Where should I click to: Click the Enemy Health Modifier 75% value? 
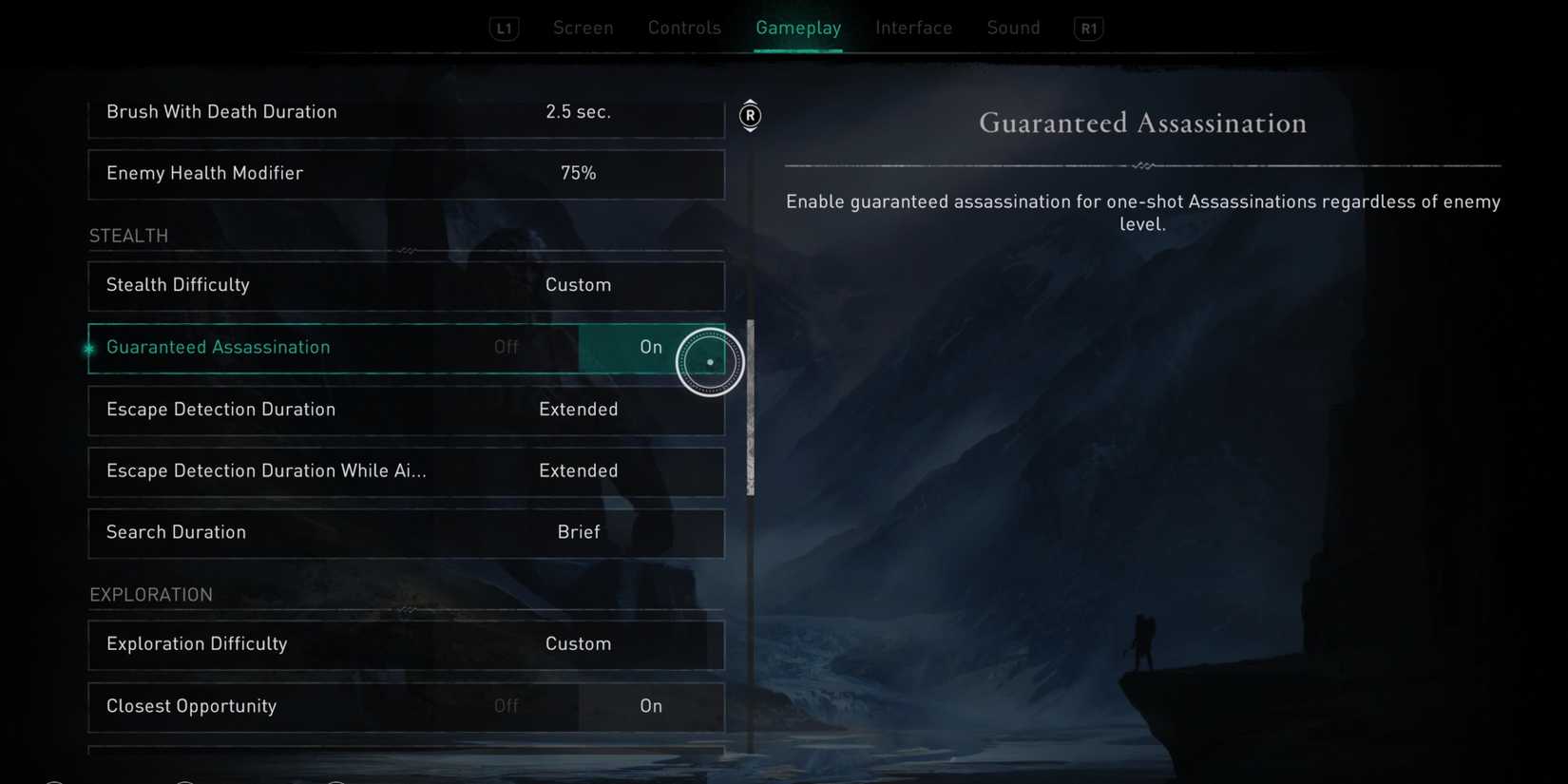click(x=578, y=173)
